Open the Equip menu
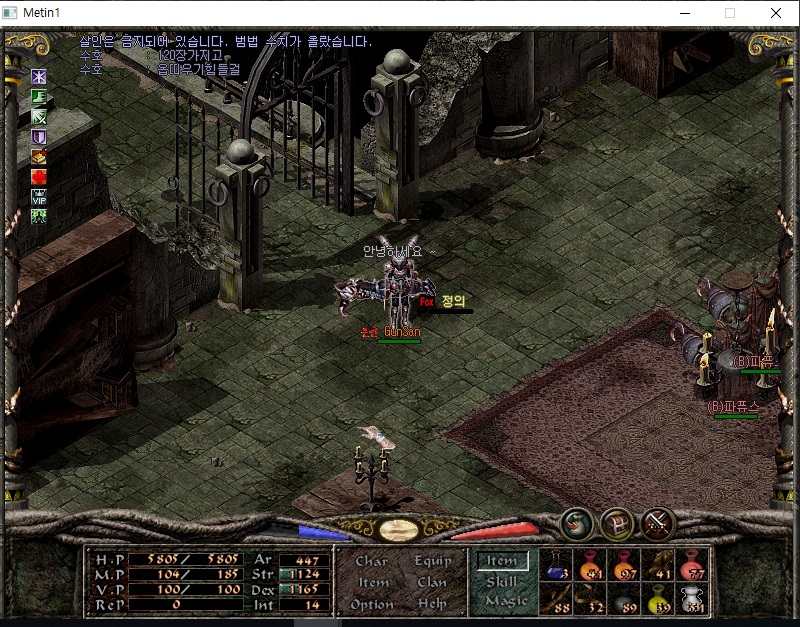Screen dimensions: 800x627 [432, 562]
